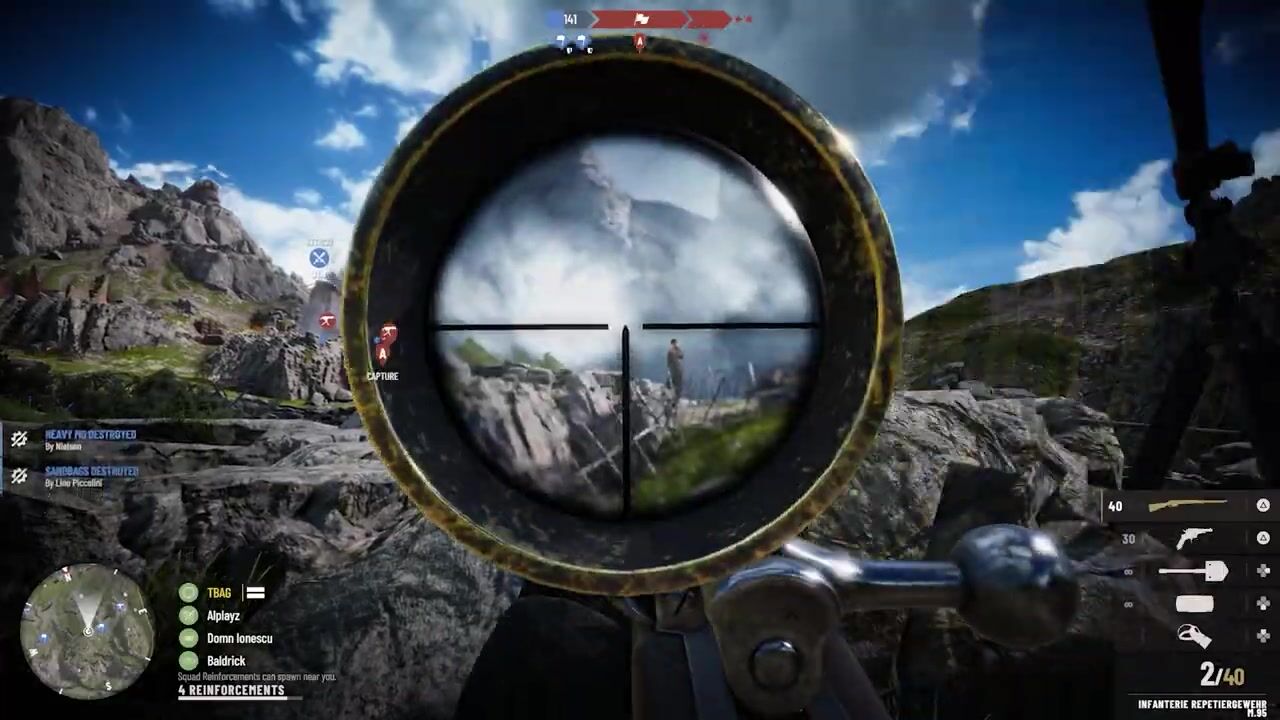
Task: Equip the shovel from the loadout
Action: (x=1191, y=571)
